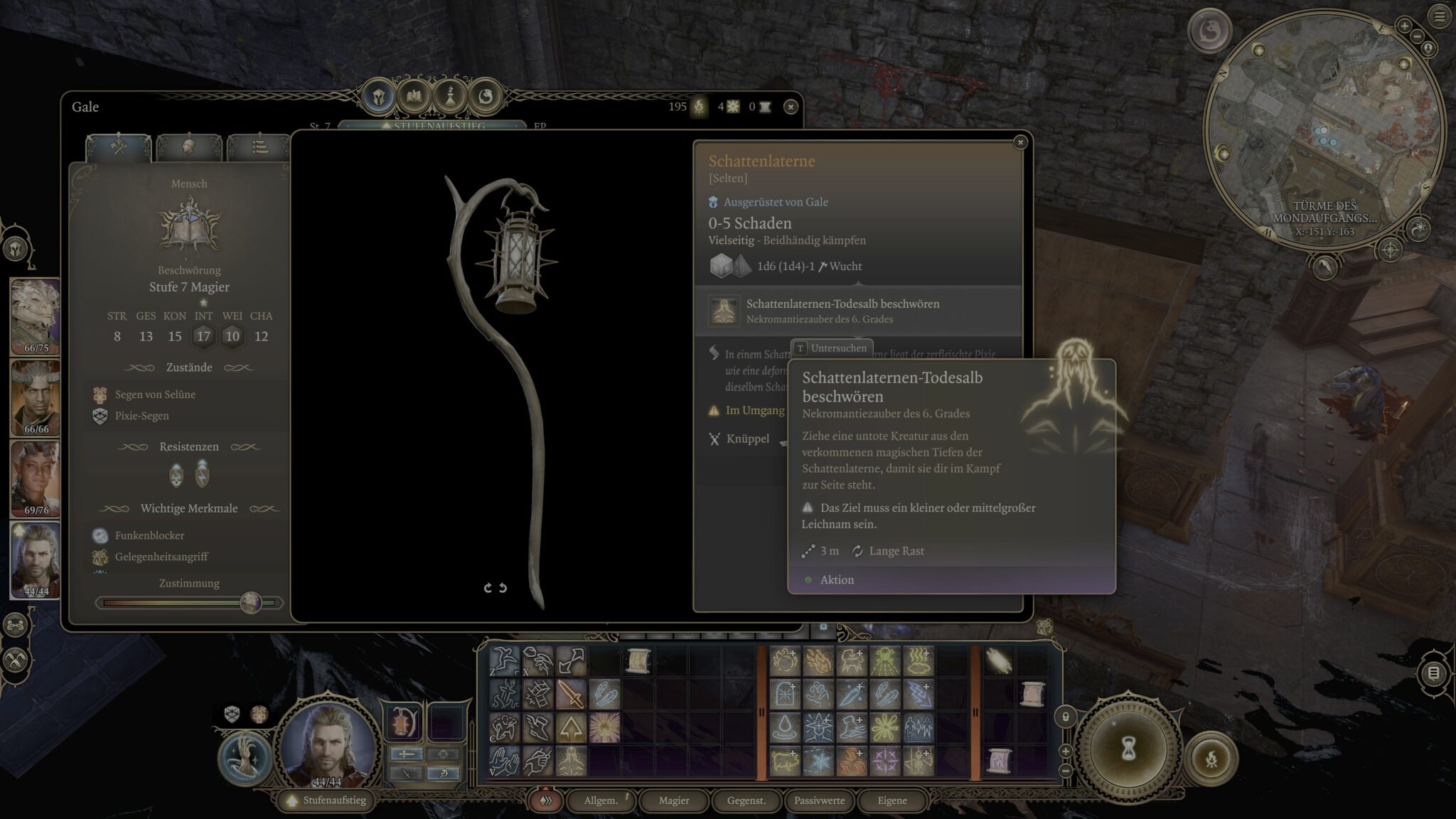
Task: Choose the party portrait with 69/76 health
Action: click(x=36, y=478)
